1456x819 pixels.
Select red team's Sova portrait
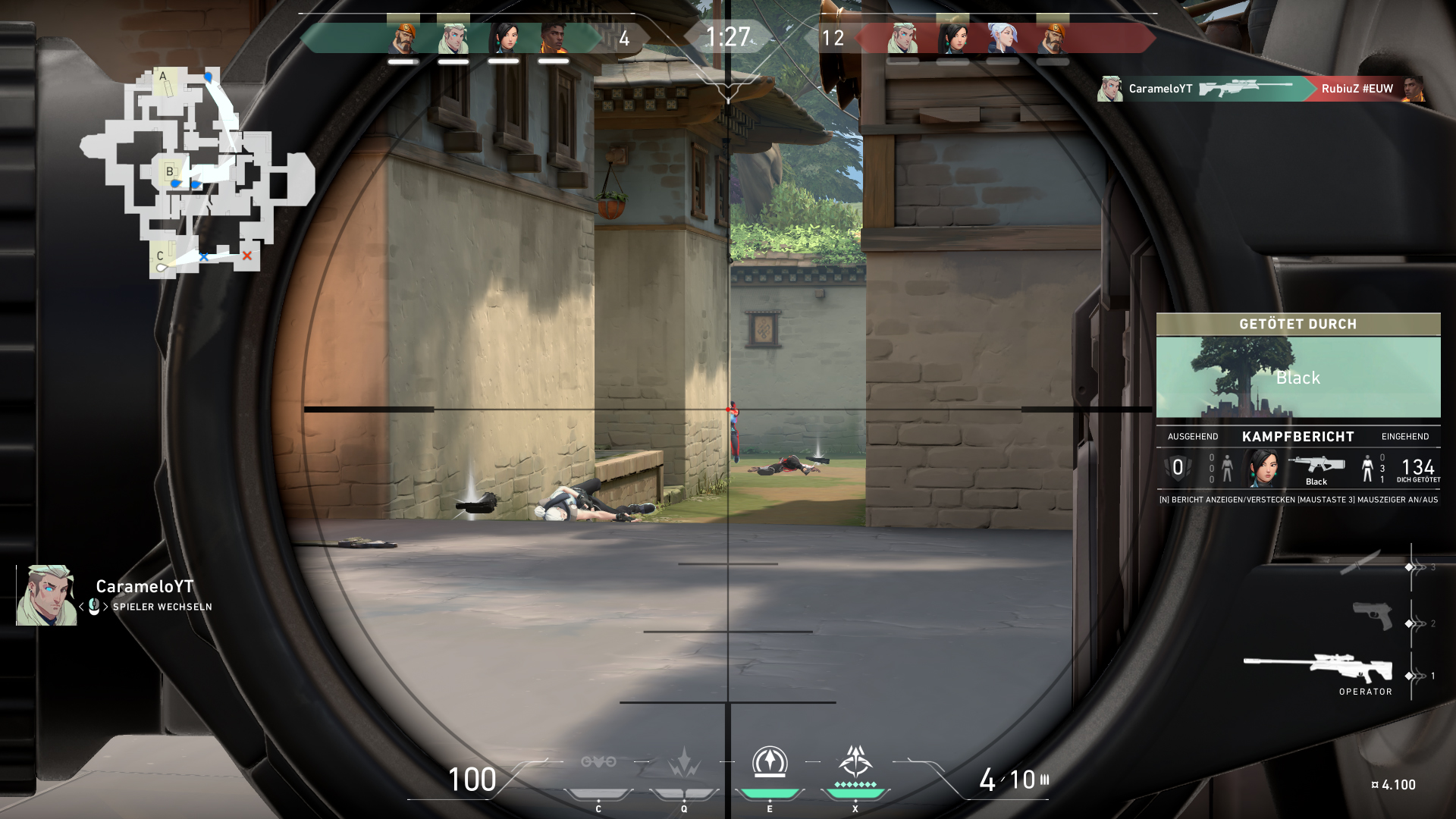[902, 38]
